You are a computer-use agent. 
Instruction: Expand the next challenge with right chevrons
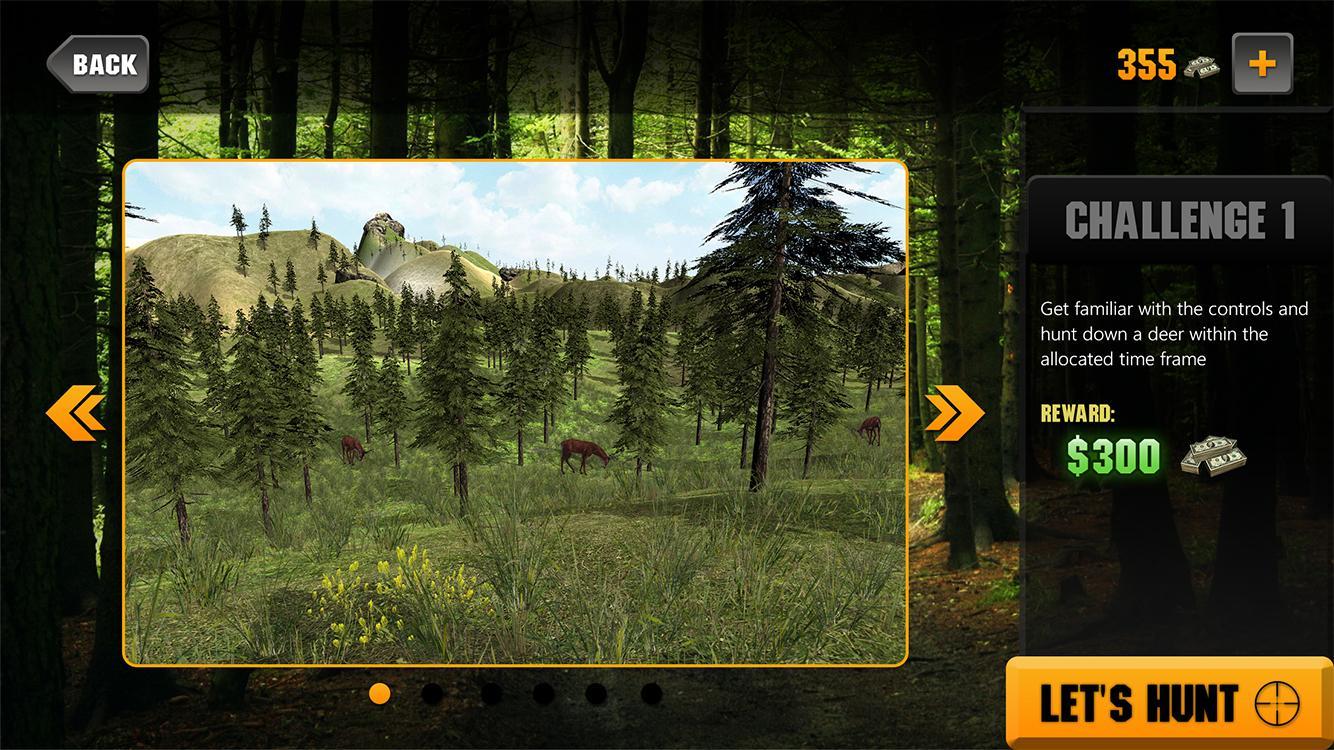[x=953, y=411]
